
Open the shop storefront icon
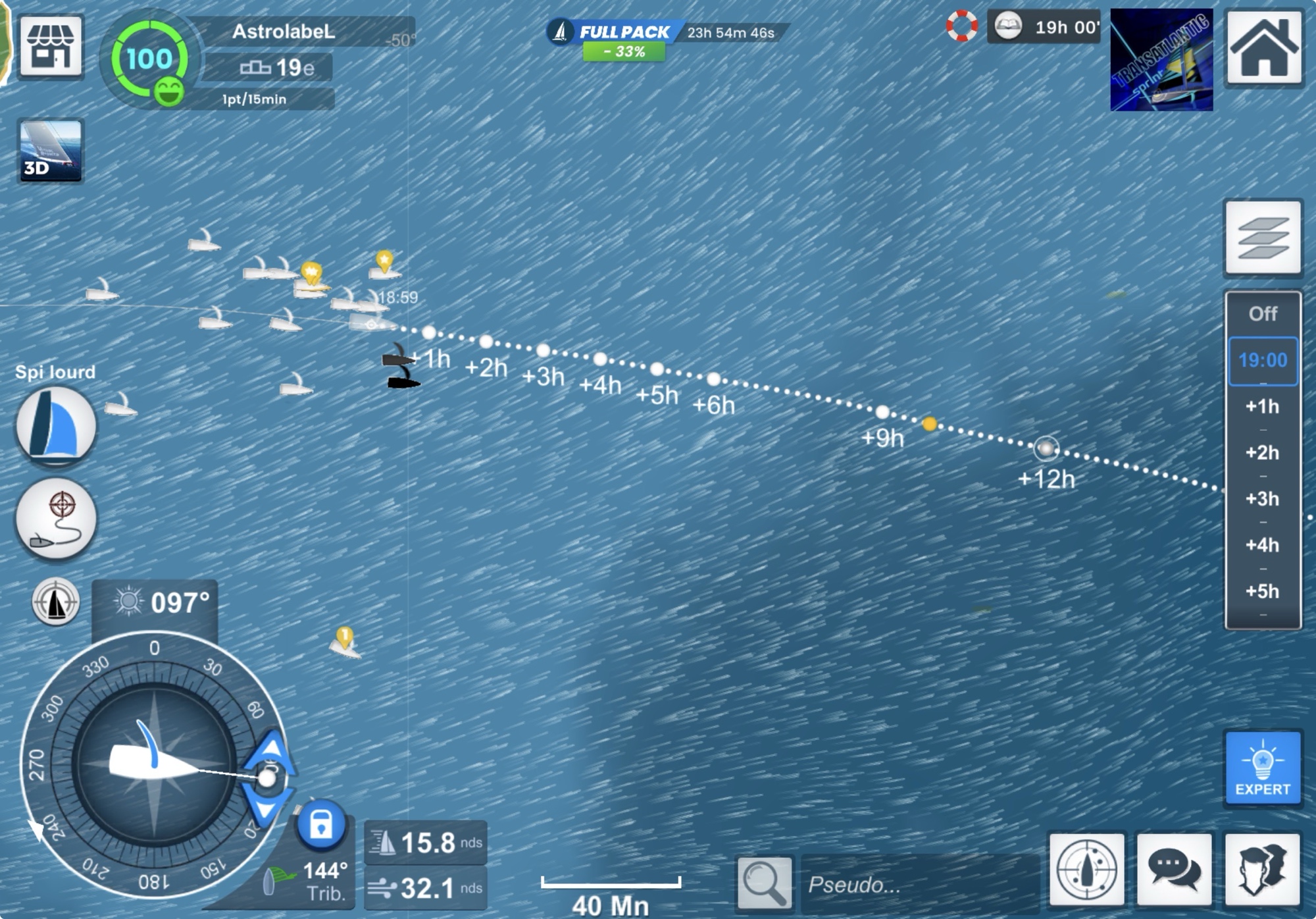click(51, 47)
